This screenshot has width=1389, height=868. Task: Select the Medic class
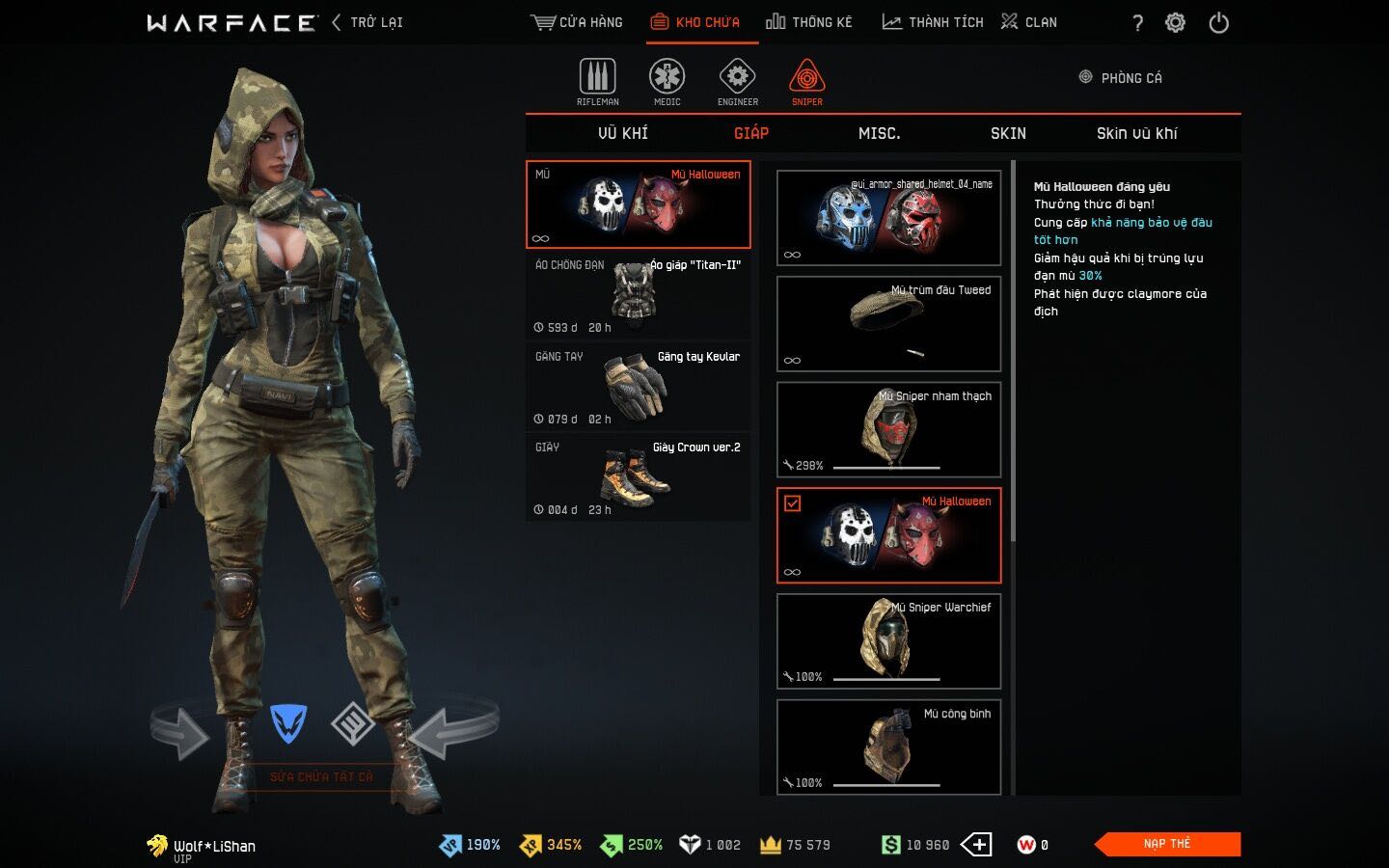(667, 81)
